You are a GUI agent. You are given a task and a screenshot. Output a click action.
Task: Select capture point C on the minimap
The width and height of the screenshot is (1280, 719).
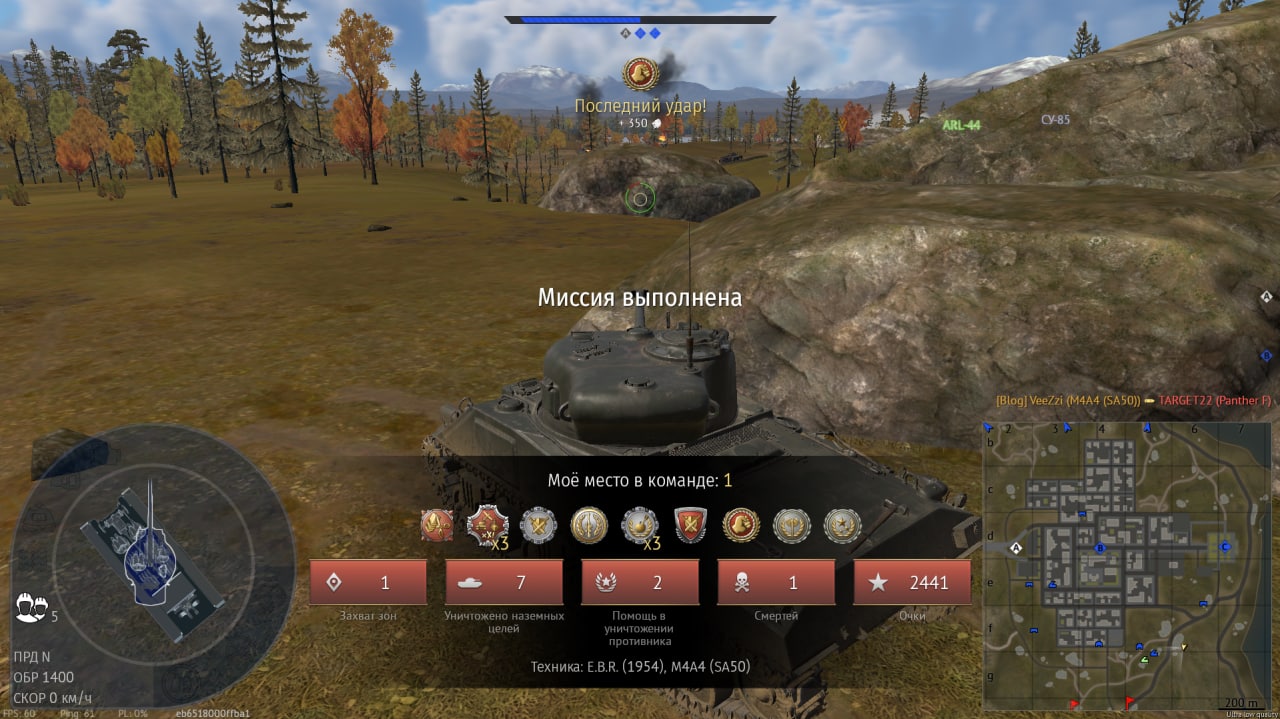pos(1224,546)
